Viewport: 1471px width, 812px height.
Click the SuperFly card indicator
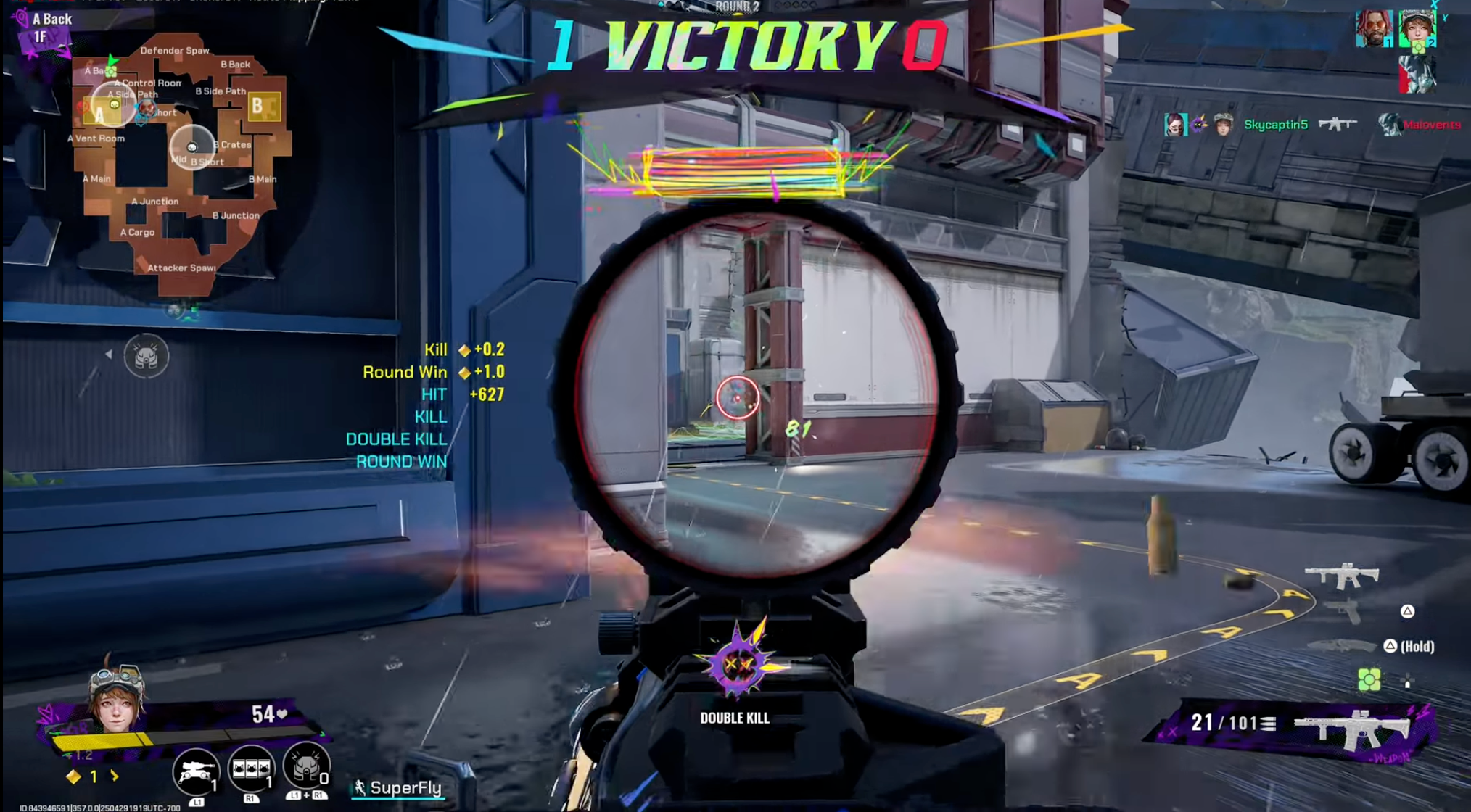tap(398, 788)
